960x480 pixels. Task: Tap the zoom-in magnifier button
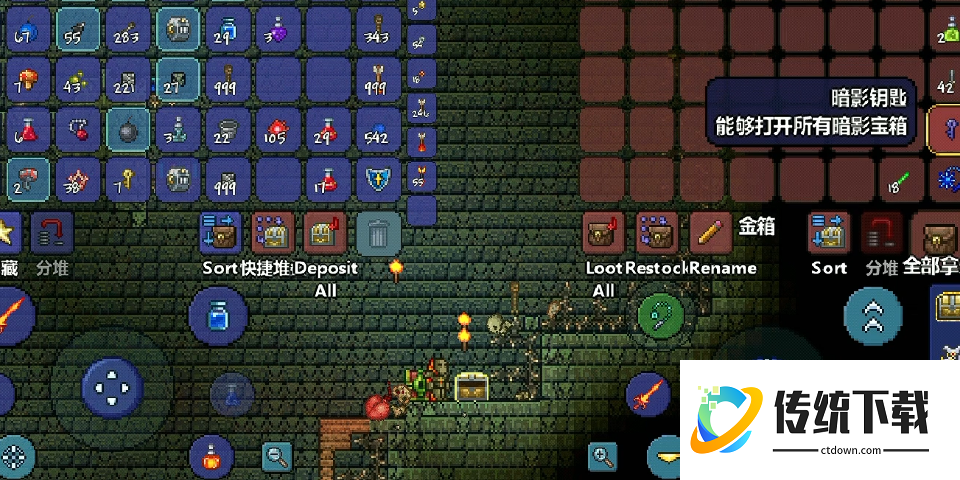(603, 458)
